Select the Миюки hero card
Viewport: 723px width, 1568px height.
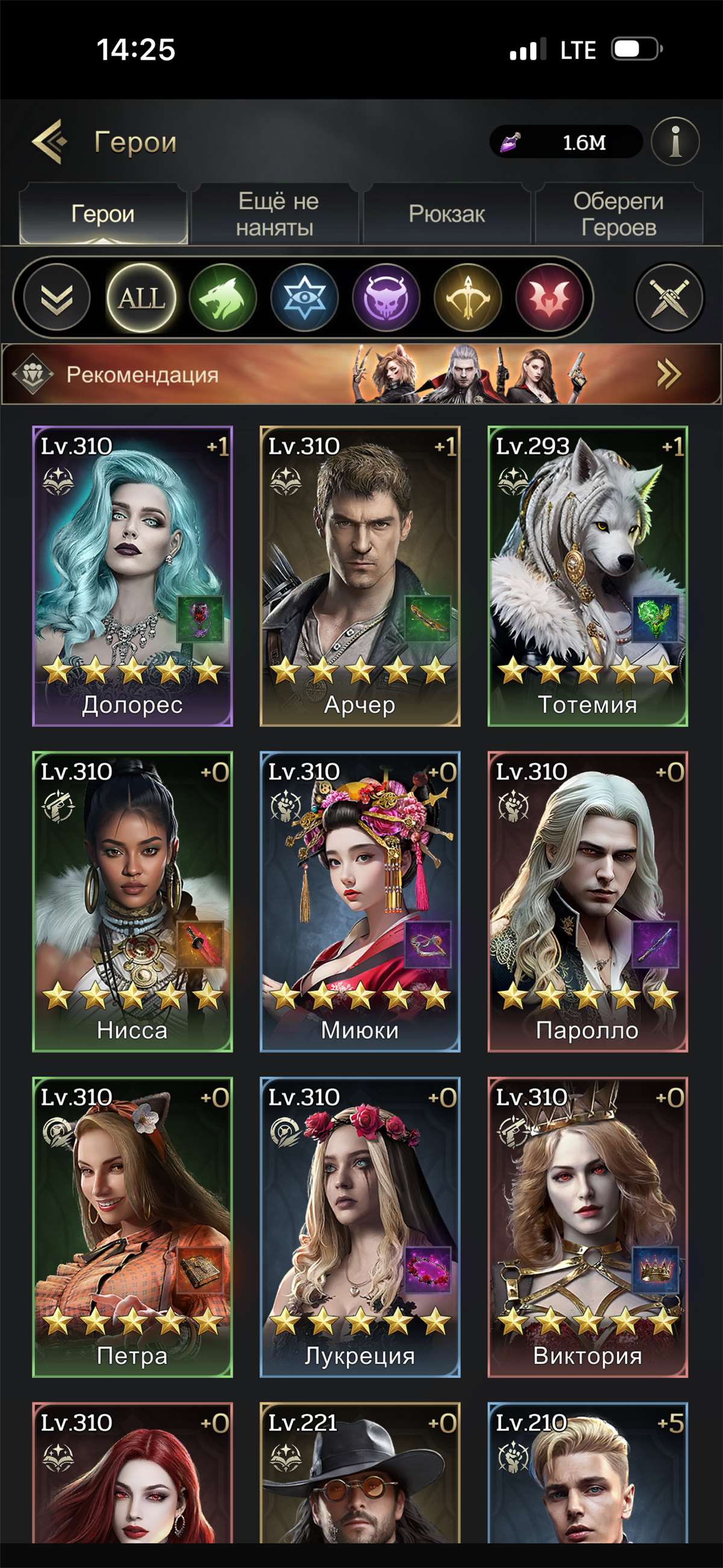[360, 901]
